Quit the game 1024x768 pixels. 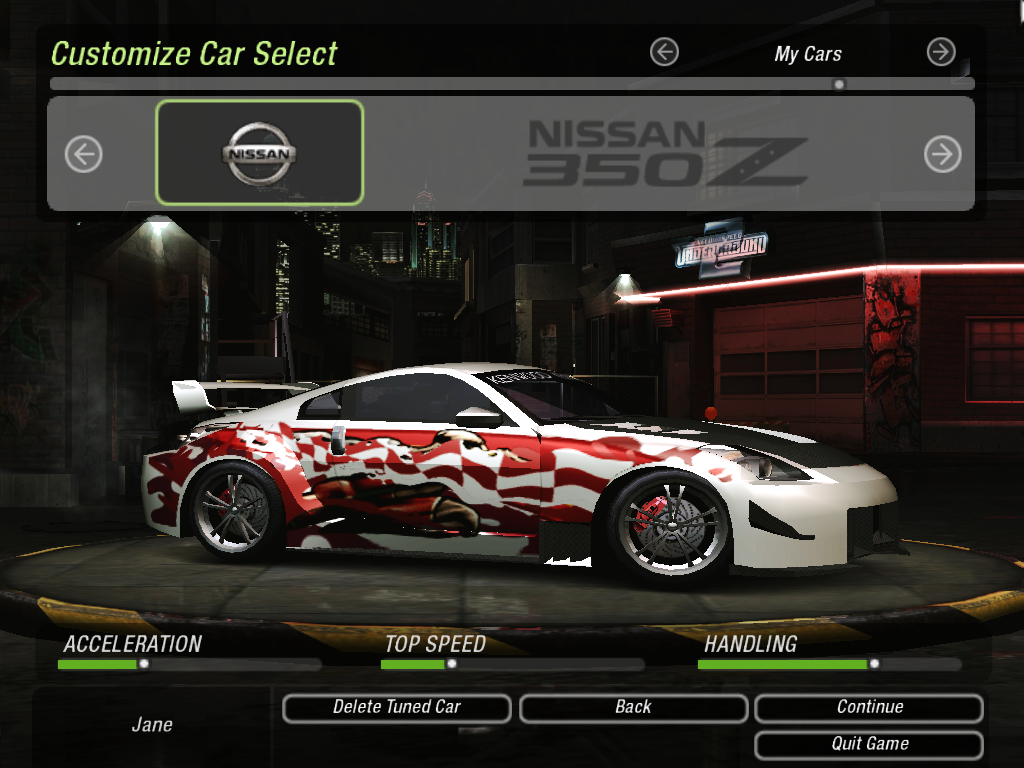869,745
